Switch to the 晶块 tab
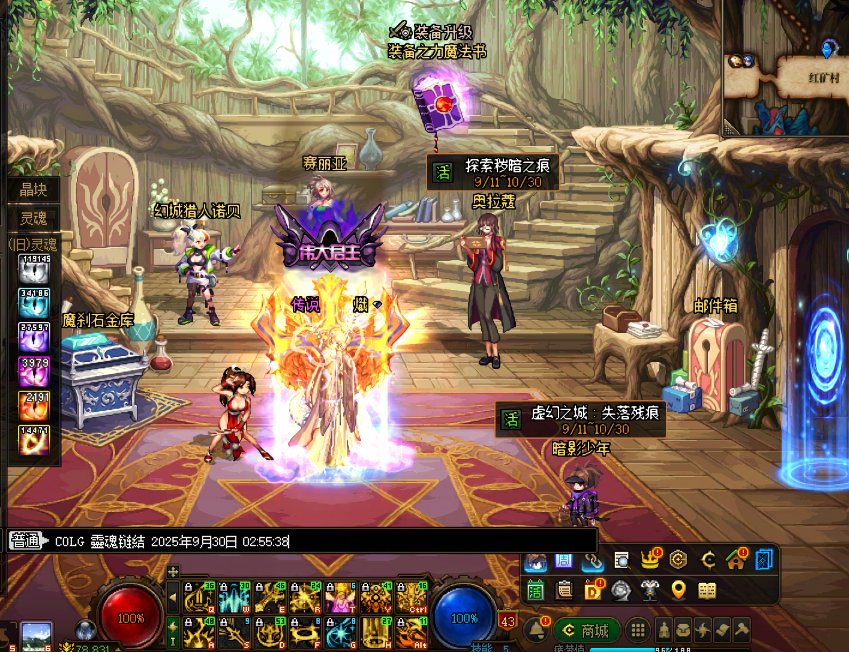Viewport: 849px width, 652px height. point(34,189)
